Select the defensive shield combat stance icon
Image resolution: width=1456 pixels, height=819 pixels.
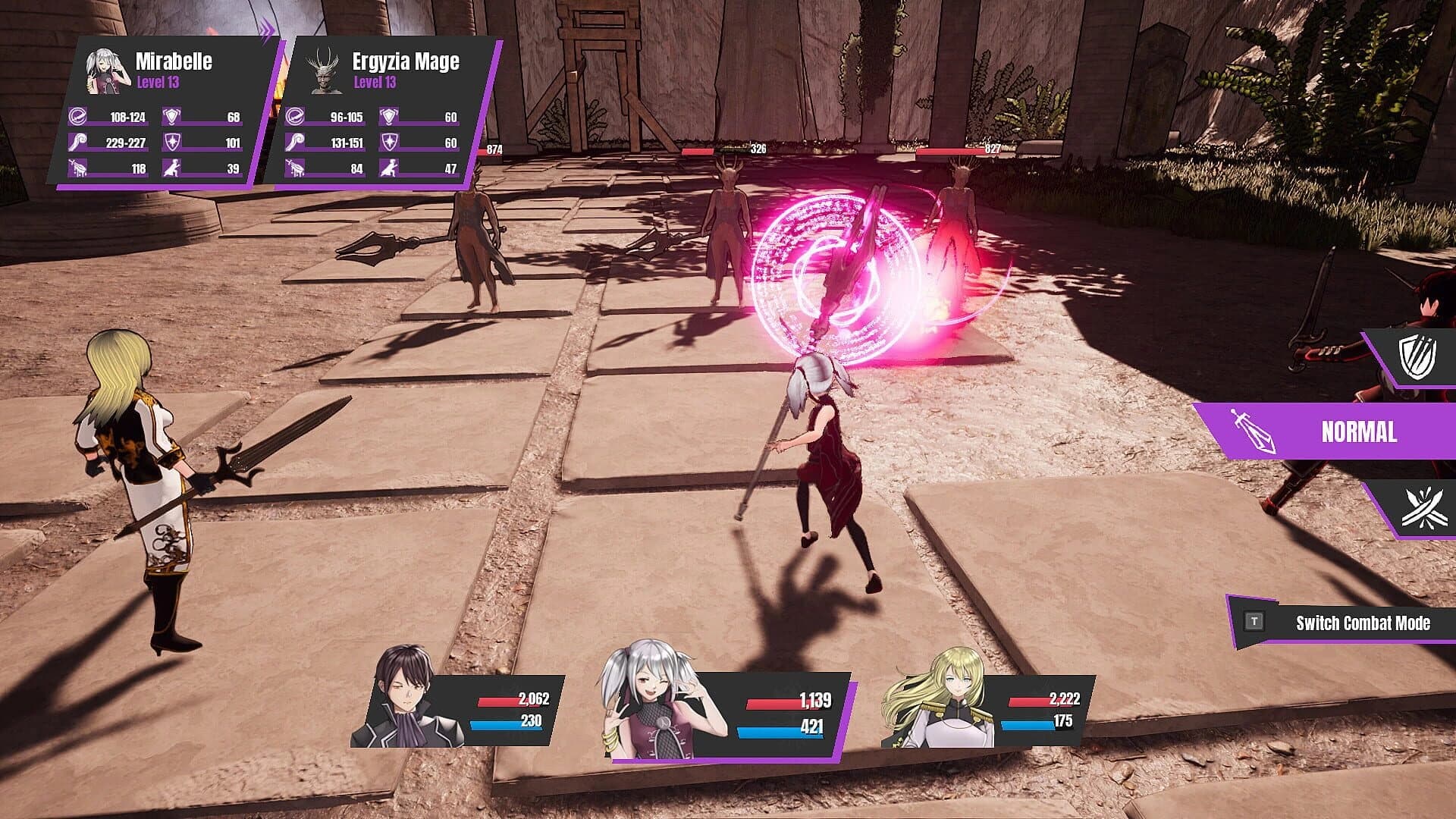tap(1423, 356)
